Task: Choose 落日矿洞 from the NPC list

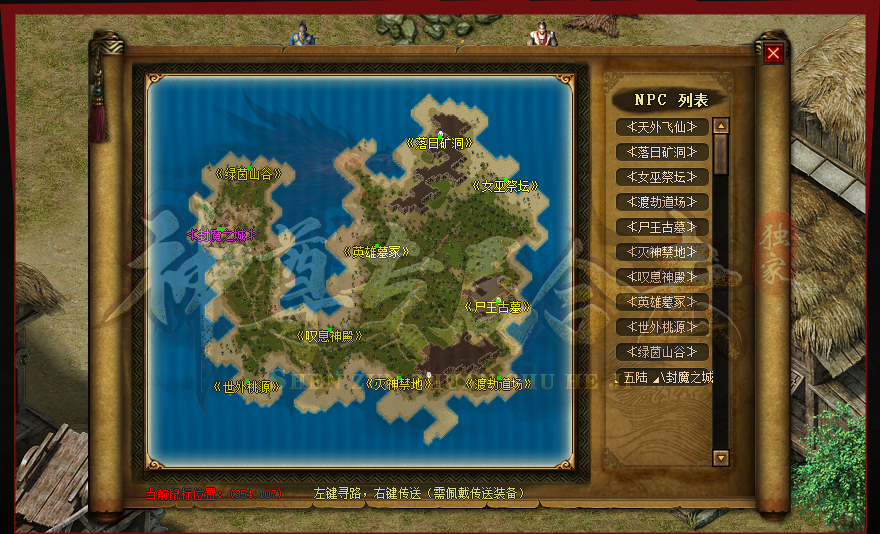Action: pos(662,152)
